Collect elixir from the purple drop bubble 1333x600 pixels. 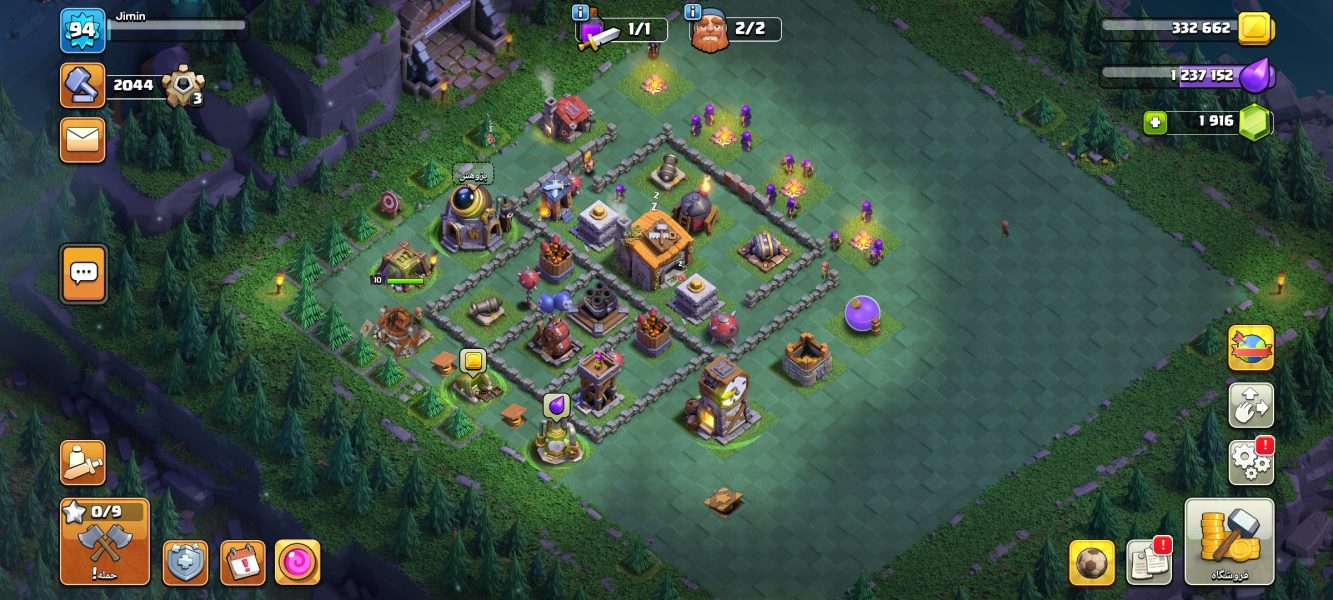coord(557,405)
